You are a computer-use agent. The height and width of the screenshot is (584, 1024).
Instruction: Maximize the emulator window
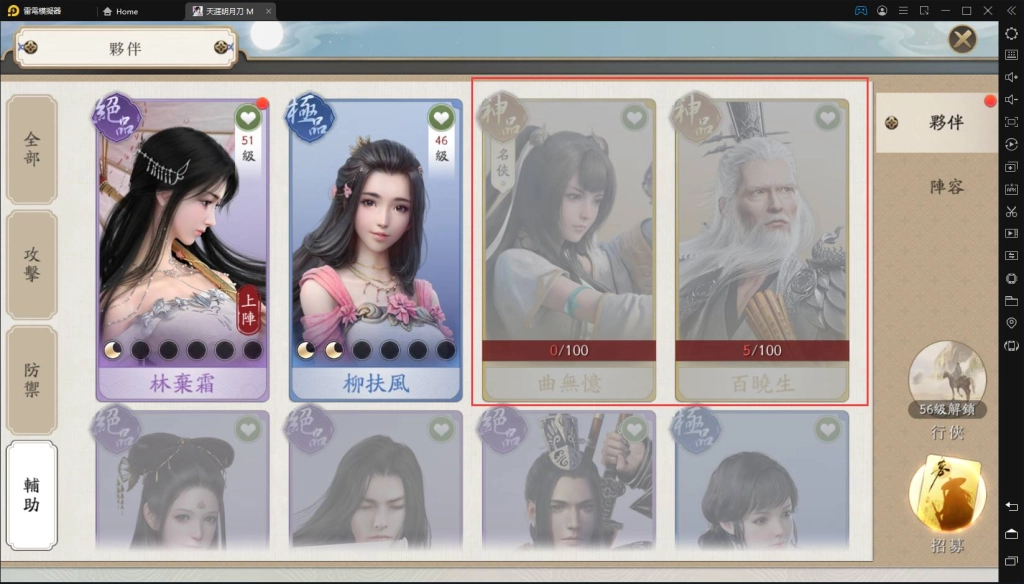(966, 11)
